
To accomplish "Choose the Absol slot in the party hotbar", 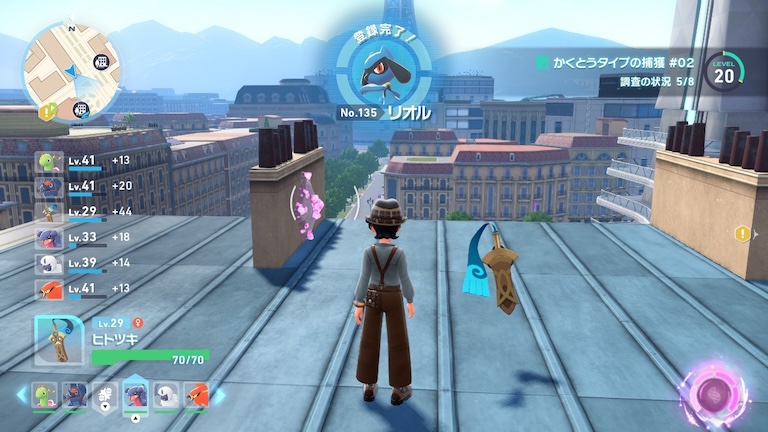I will click(168, 396).
